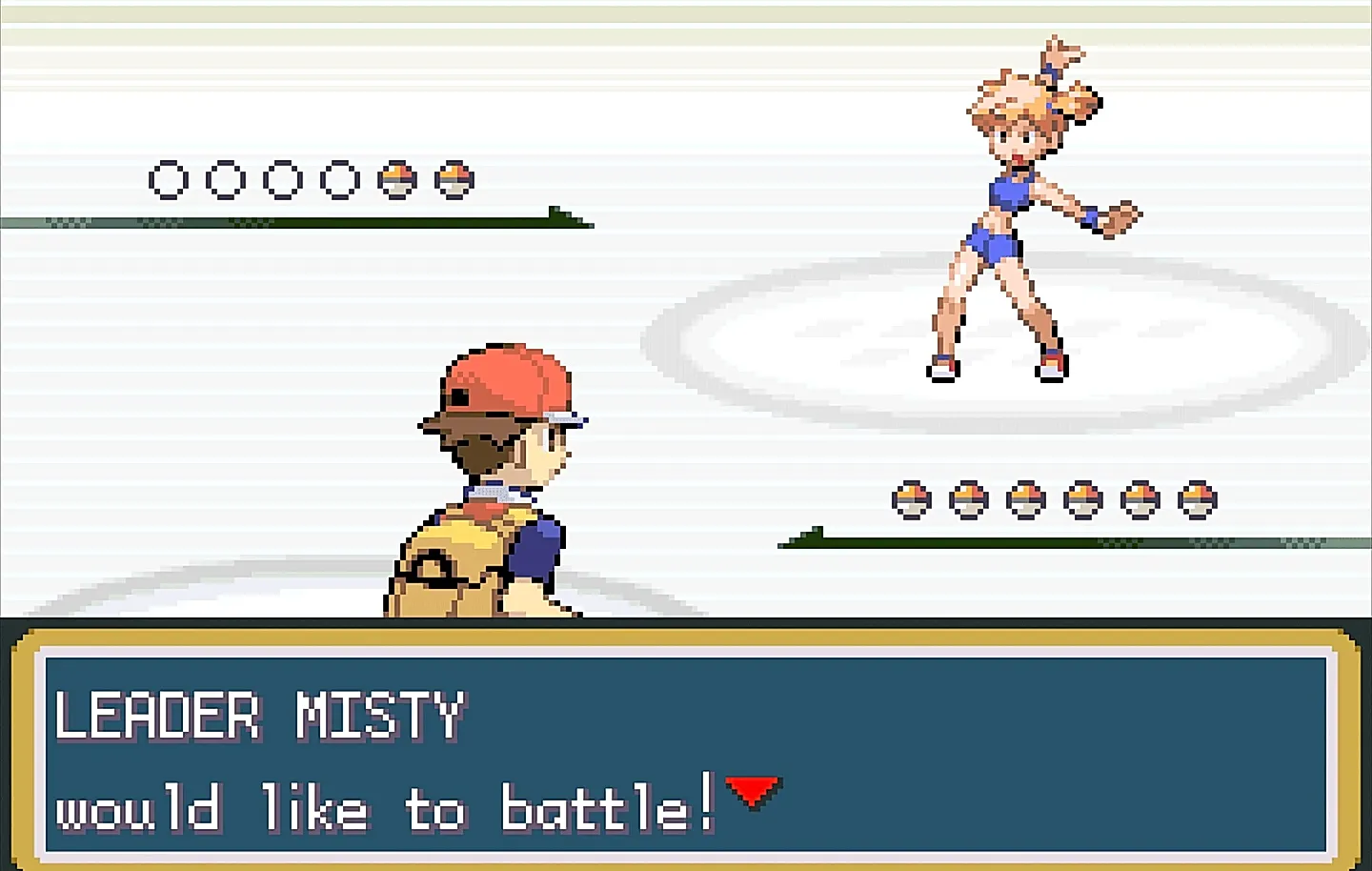Click the phrase would like to battle
Viewport: 1372px width, 871px height.
click(x=381, y=809)
